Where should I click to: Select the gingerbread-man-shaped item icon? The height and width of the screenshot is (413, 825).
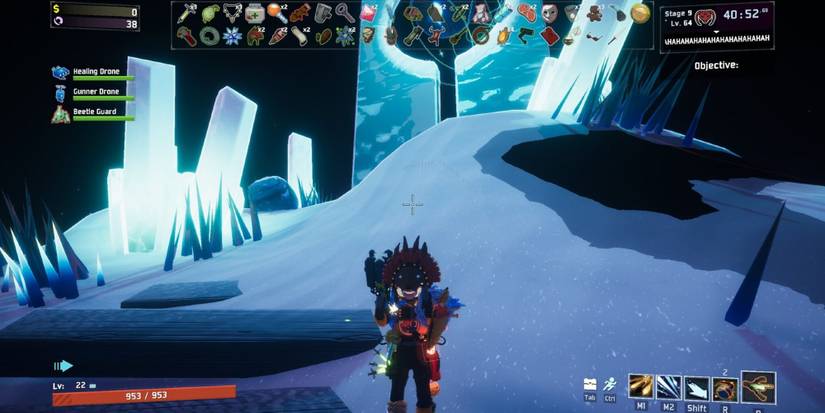595,13
